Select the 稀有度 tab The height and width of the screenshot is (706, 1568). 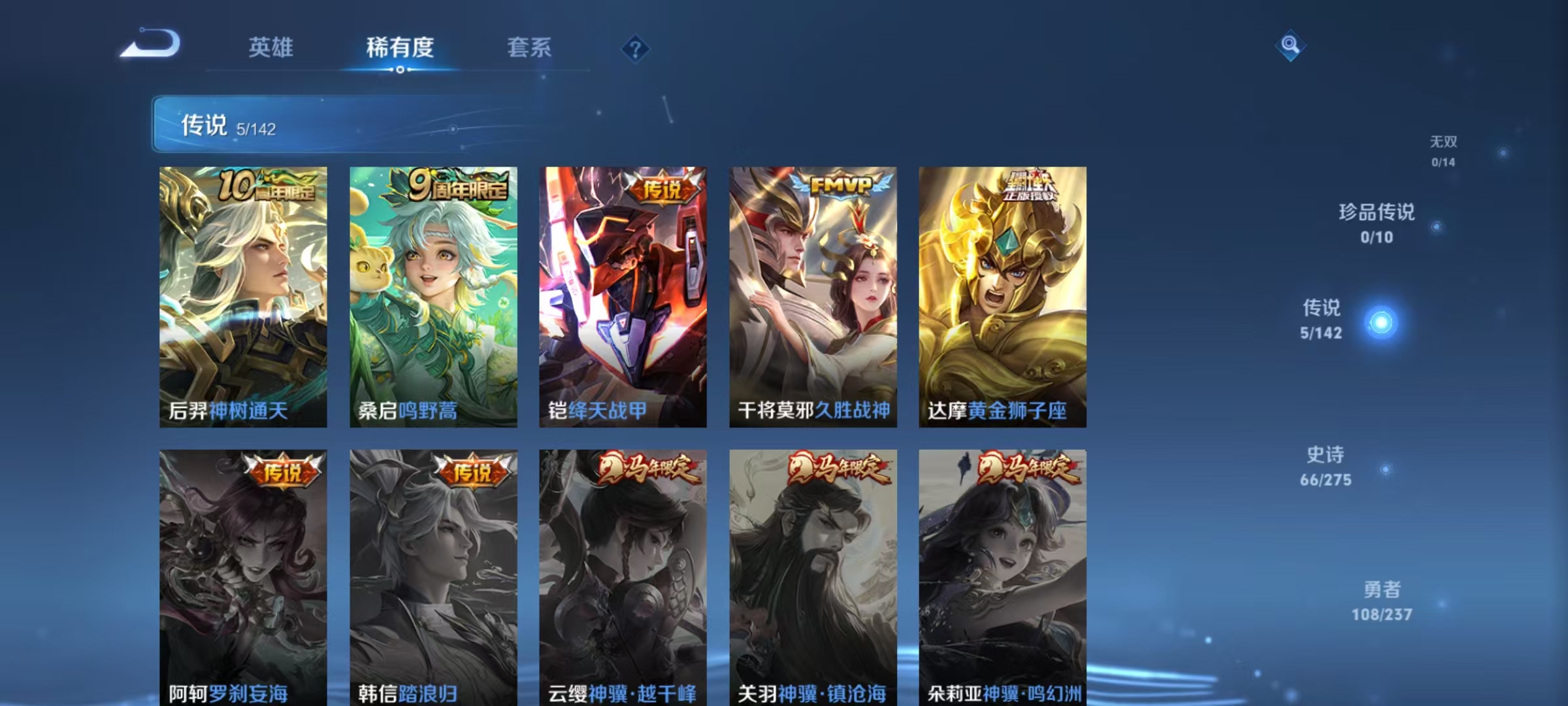pyautogui.click(x=401, y=47)
